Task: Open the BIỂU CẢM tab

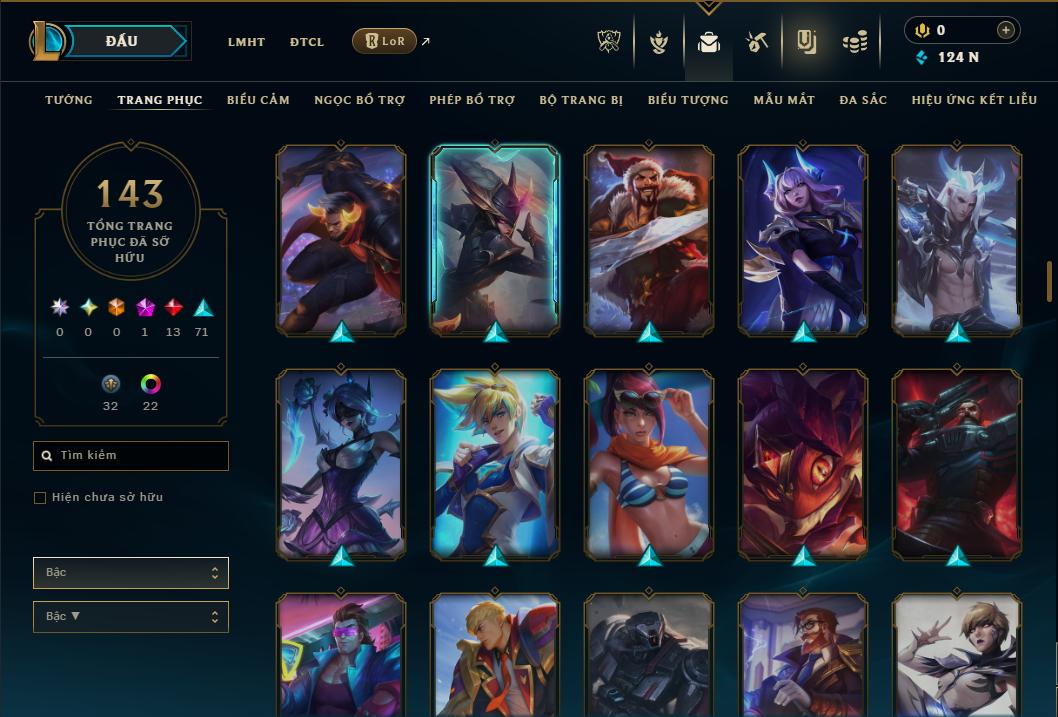Action: click(x=258, y=100)
